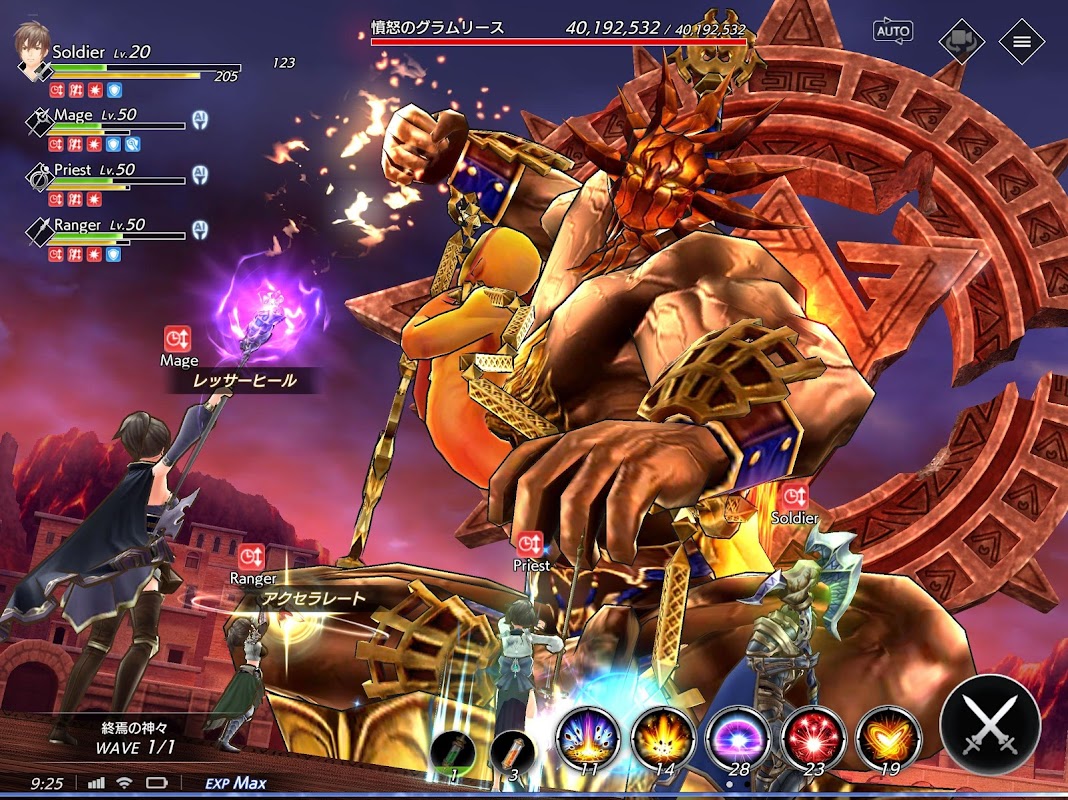The height and width of the screenshot is (800, 1068).
Task: Rotate the camera with the camera button
Action: point(961,41)
